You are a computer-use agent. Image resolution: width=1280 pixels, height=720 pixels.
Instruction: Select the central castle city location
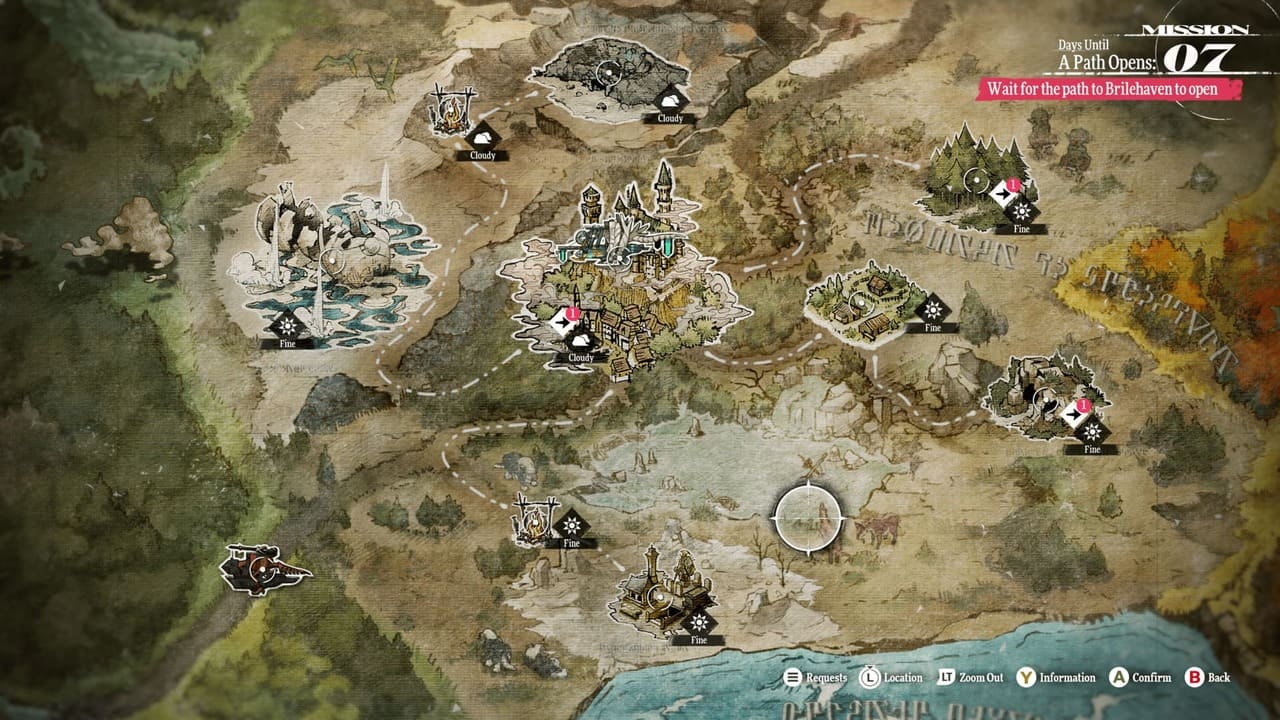622,258
